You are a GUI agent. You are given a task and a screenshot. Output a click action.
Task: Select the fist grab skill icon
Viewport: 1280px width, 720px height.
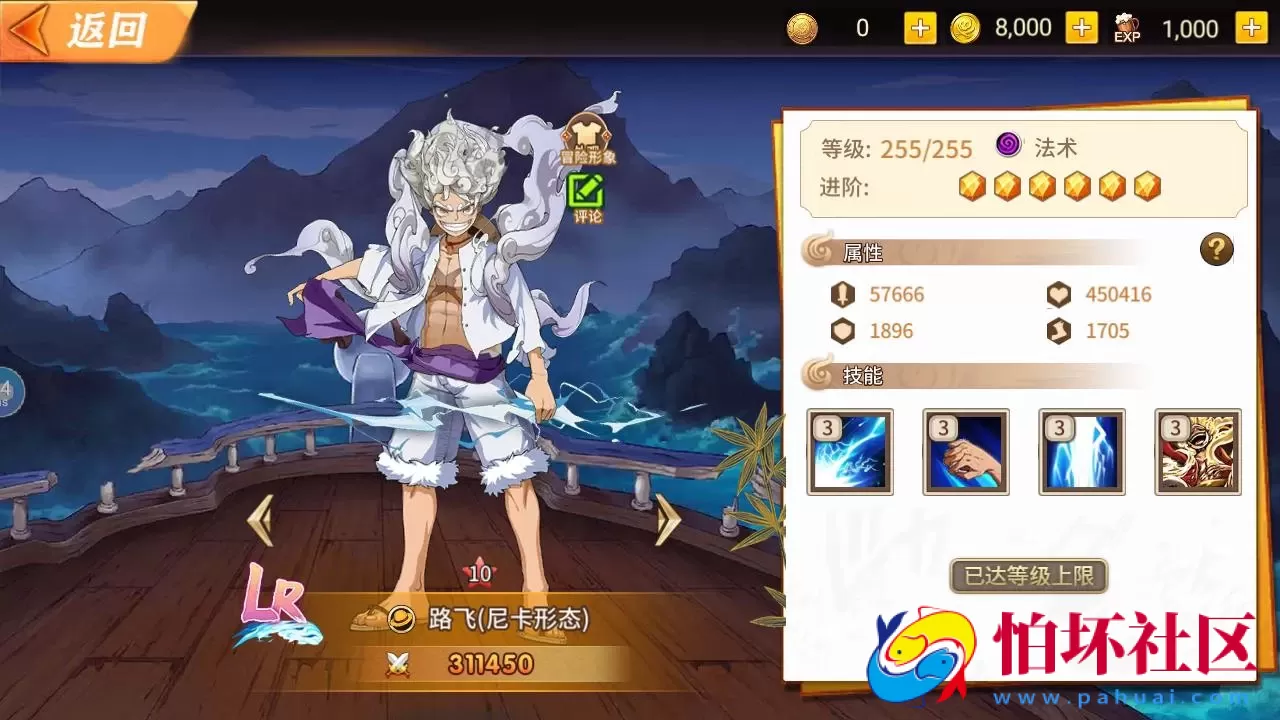click(966, 452)
